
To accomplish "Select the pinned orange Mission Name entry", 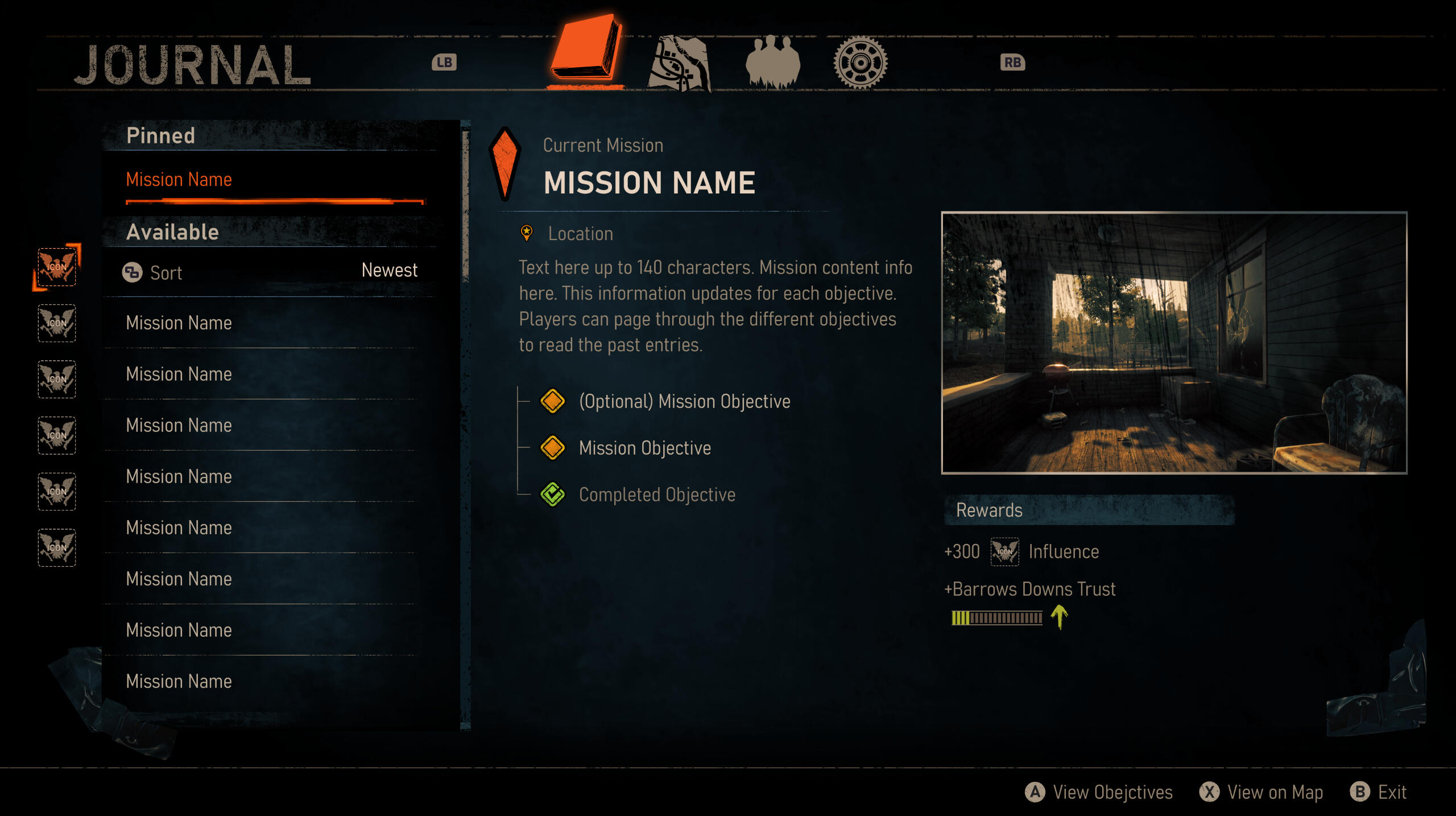I will pos(179,180).
